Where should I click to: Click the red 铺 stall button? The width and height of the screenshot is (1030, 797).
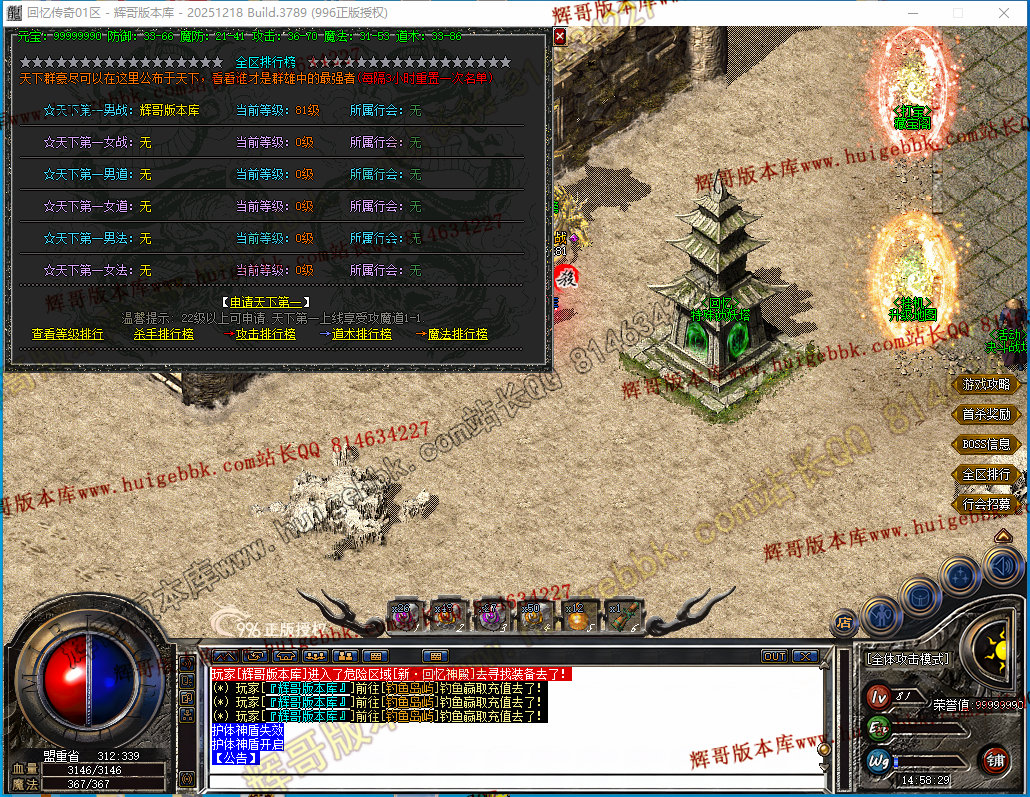tap(995, 759)
